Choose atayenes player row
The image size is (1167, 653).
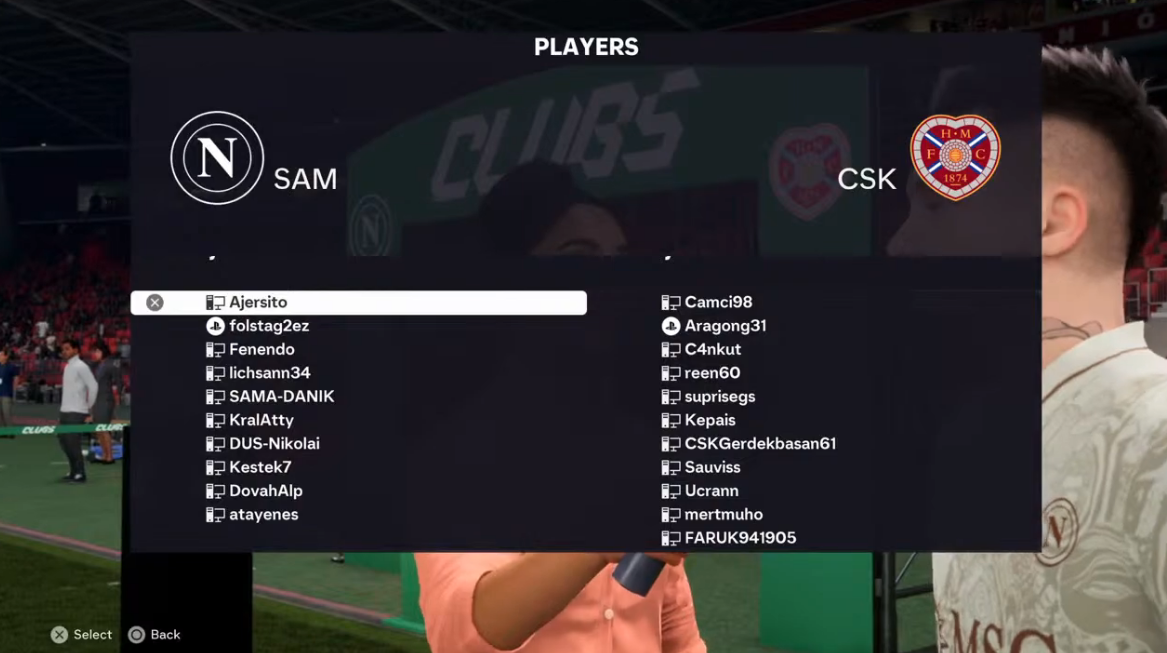pyautogui.click(x=263, y=515)
